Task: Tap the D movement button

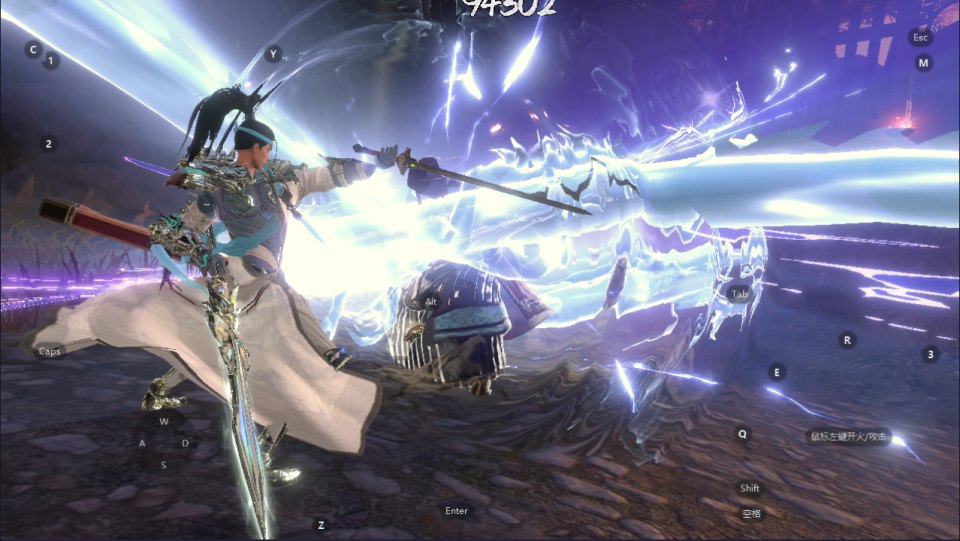Action: pyautogui.click(x=185, y=443)
